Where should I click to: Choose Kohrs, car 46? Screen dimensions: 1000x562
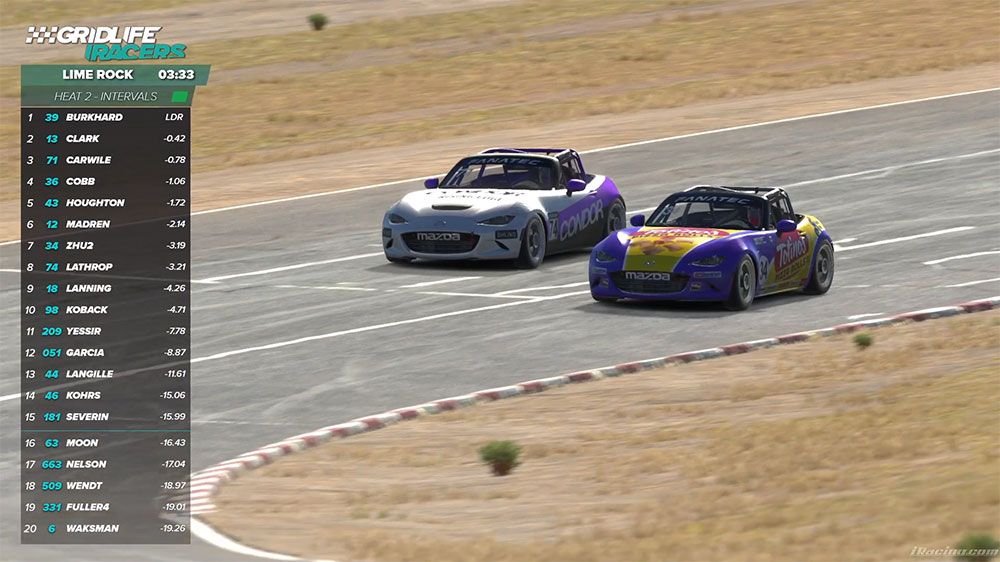coord(105,395)
